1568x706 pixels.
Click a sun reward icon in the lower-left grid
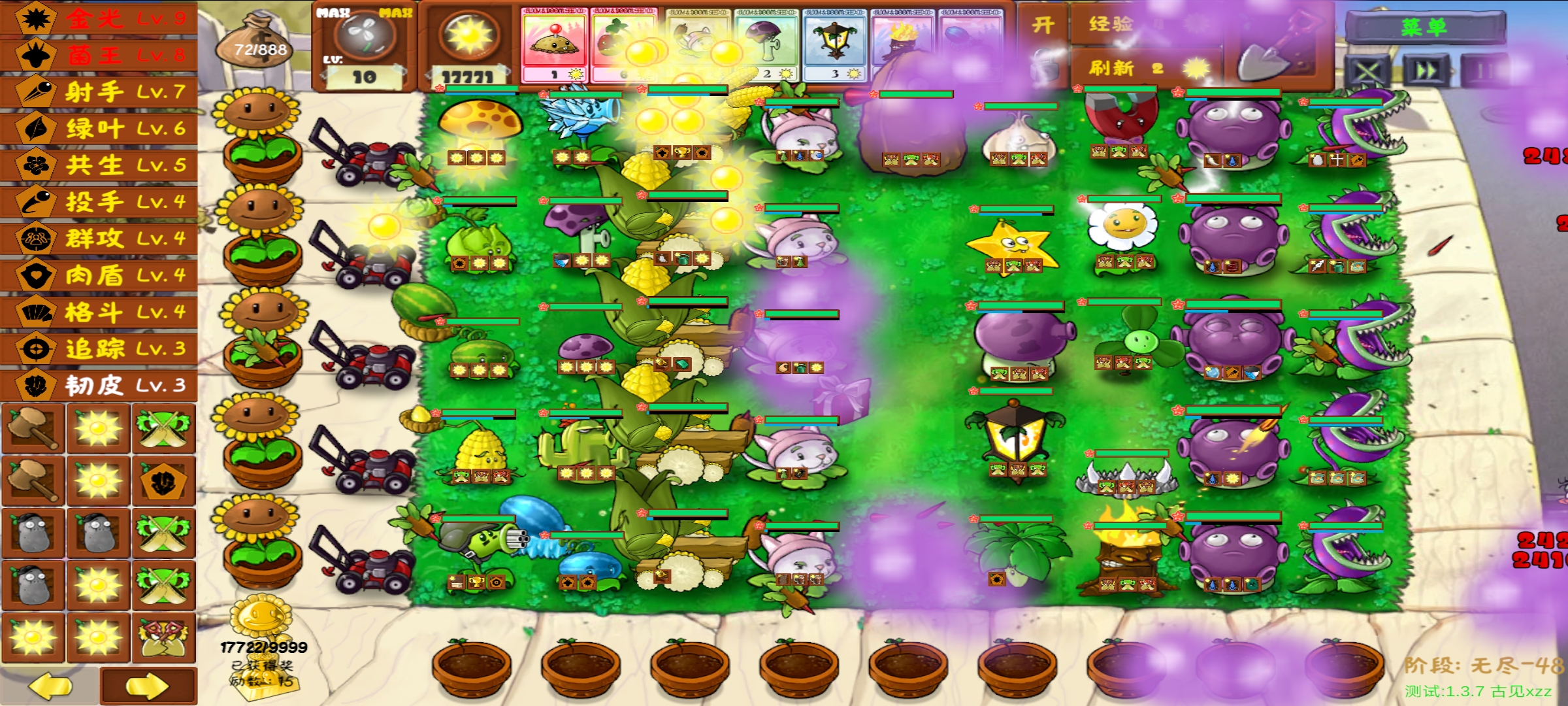point(98,430)
